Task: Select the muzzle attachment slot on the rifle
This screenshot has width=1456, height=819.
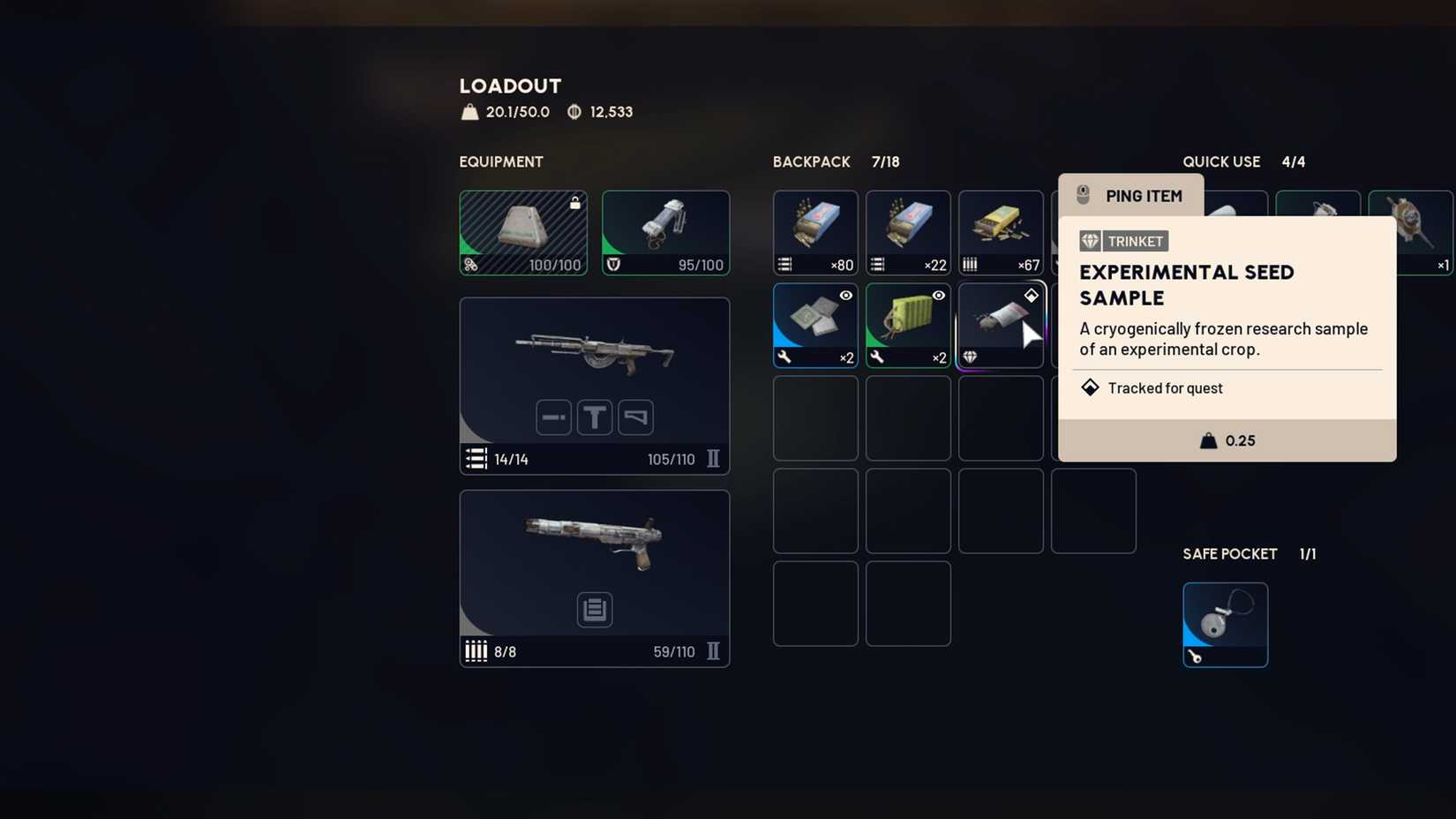Action: [x=553, y=417]
